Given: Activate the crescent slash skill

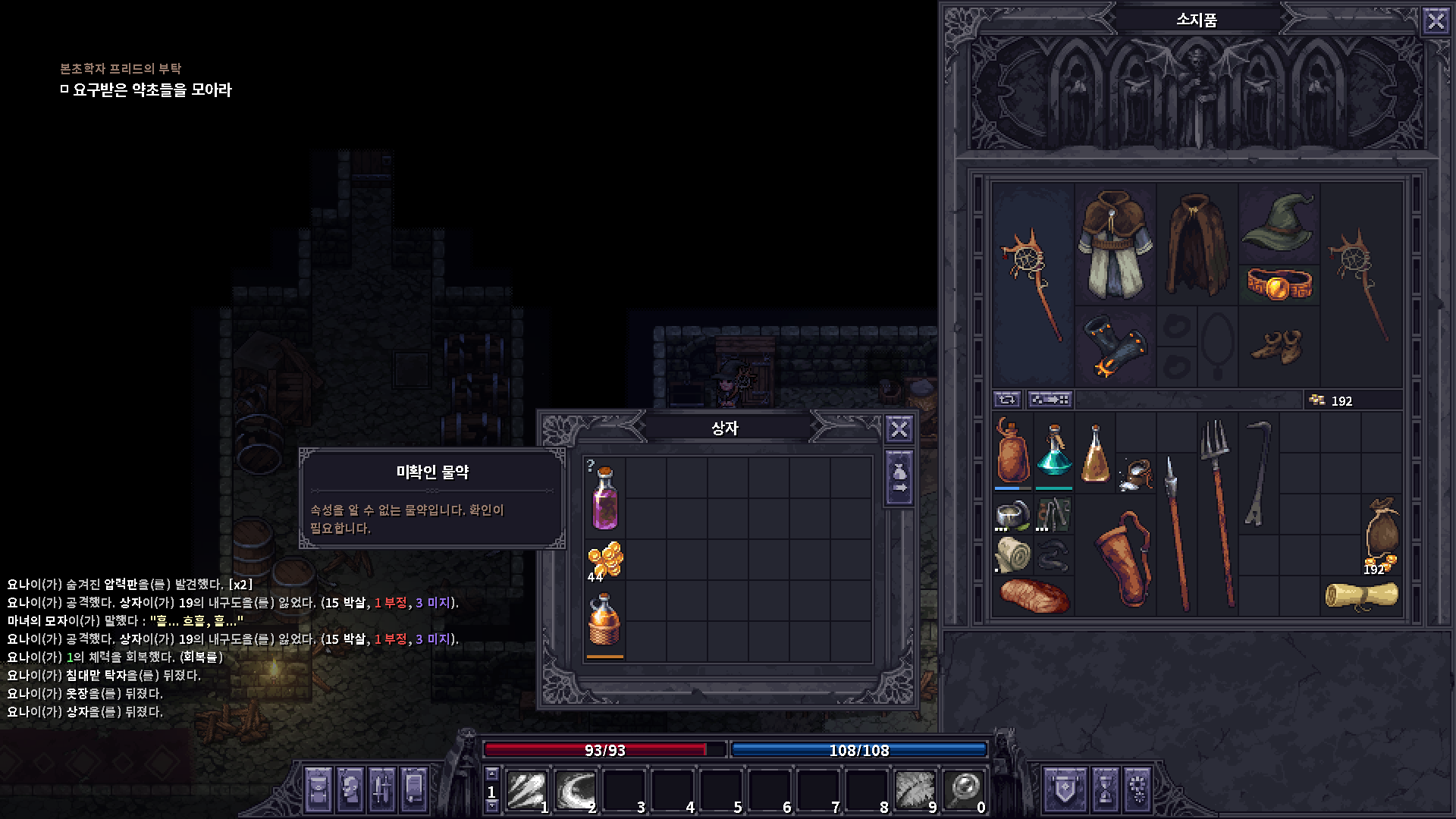Looking at the screenshot, I should pyautogui.click(x=574, y=790).
